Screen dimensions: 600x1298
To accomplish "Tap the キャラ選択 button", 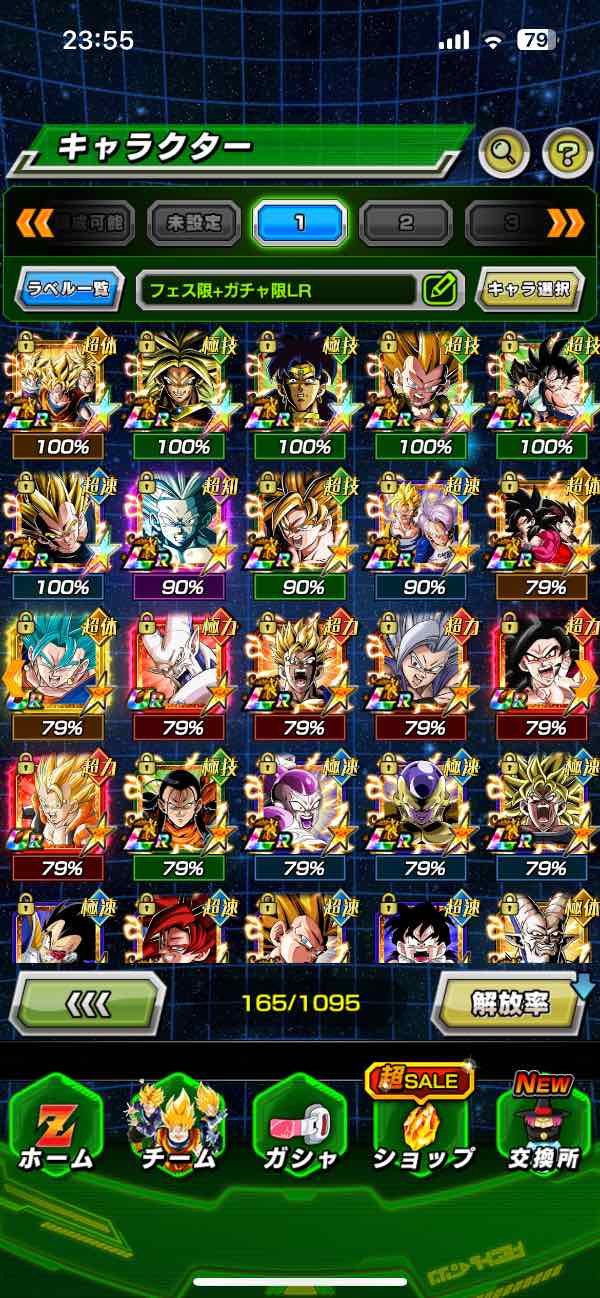I will [529, 290].
